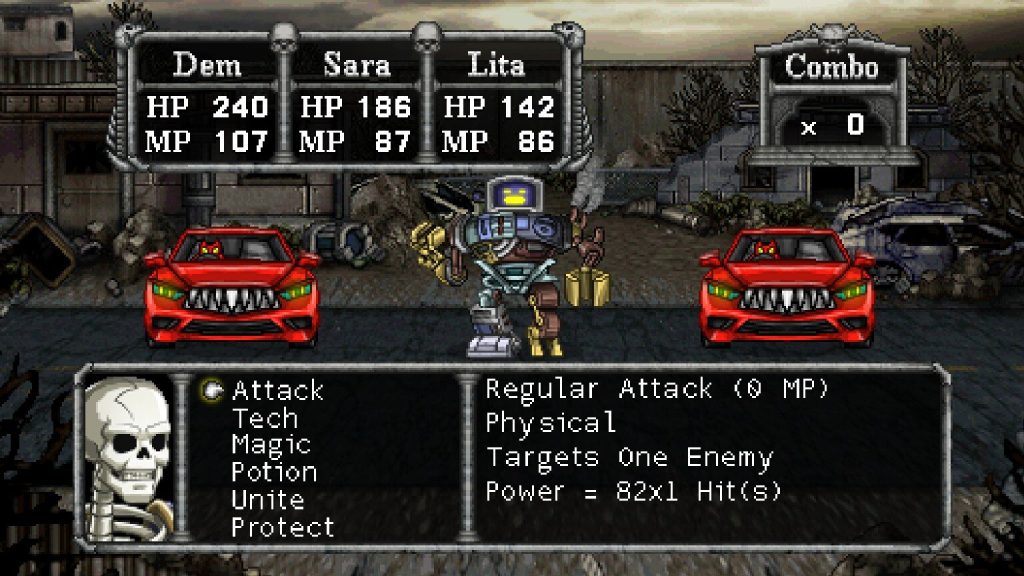Choose the Protect command

click(x=283, y=526)
